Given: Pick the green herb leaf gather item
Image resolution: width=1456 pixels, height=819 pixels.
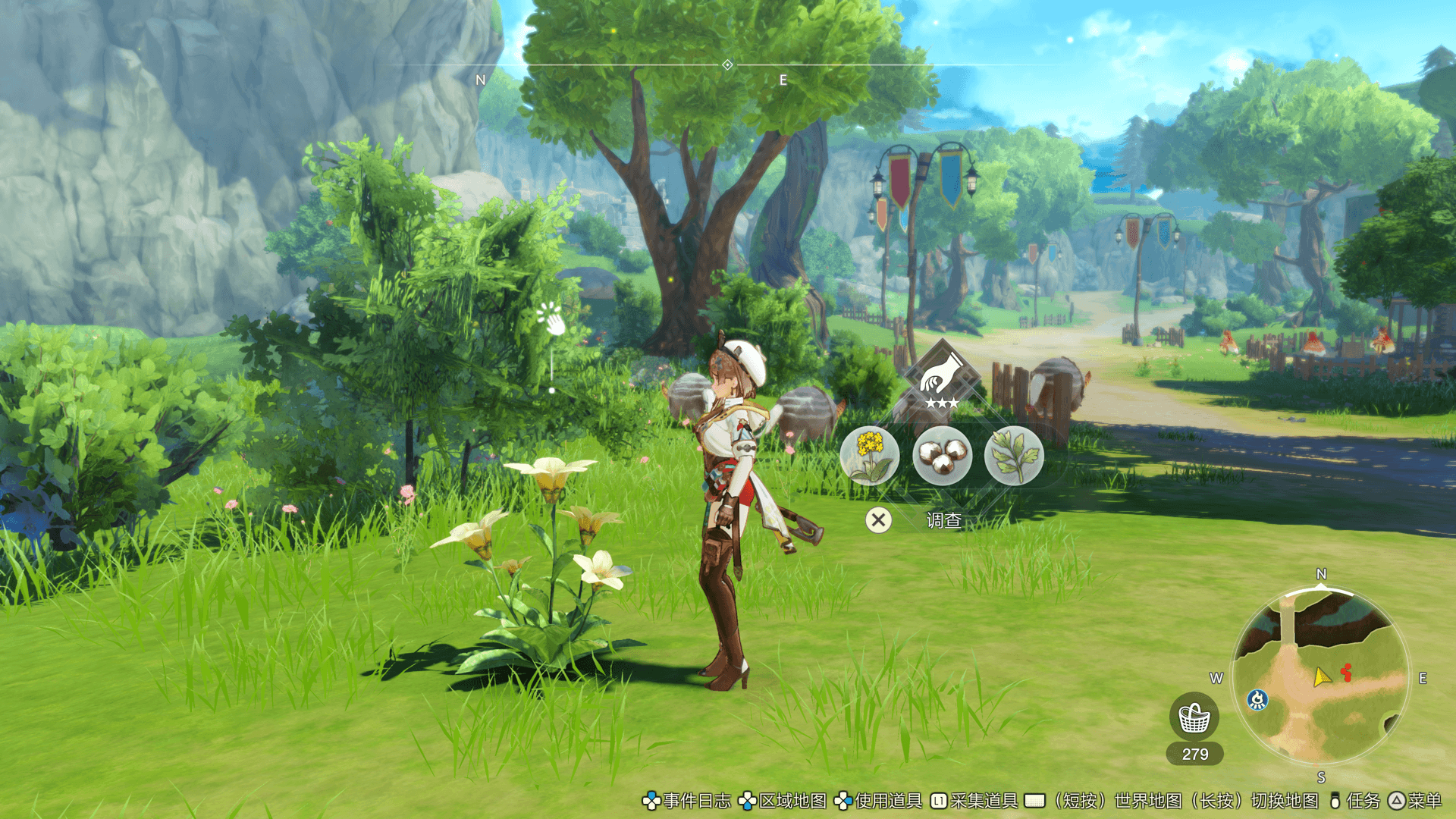Looking at the screenshot, I should [x=1014, y=456].
